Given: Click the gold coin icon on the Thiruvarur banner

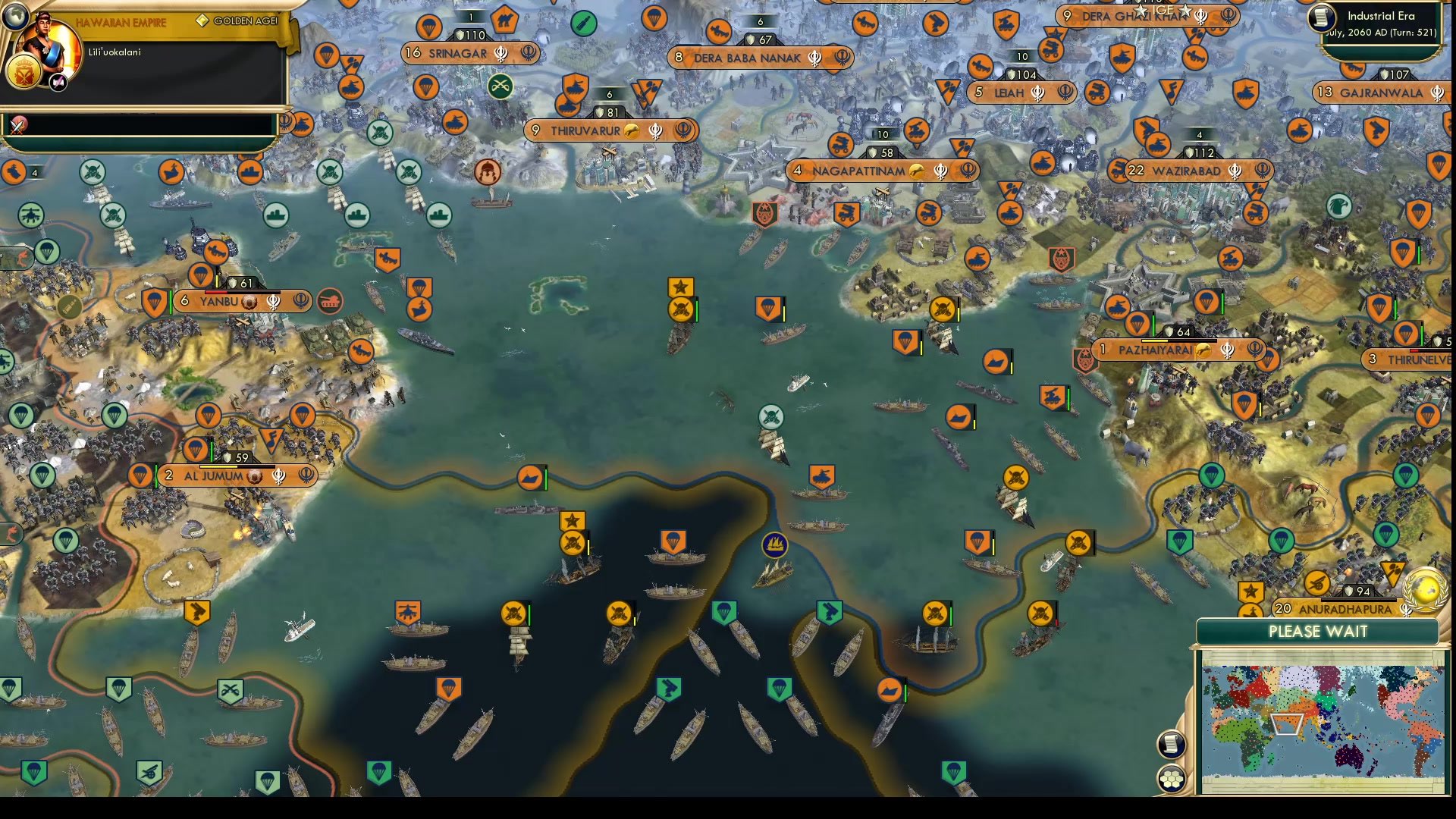Looking at the screenshot, I should (x=630, y=130).
